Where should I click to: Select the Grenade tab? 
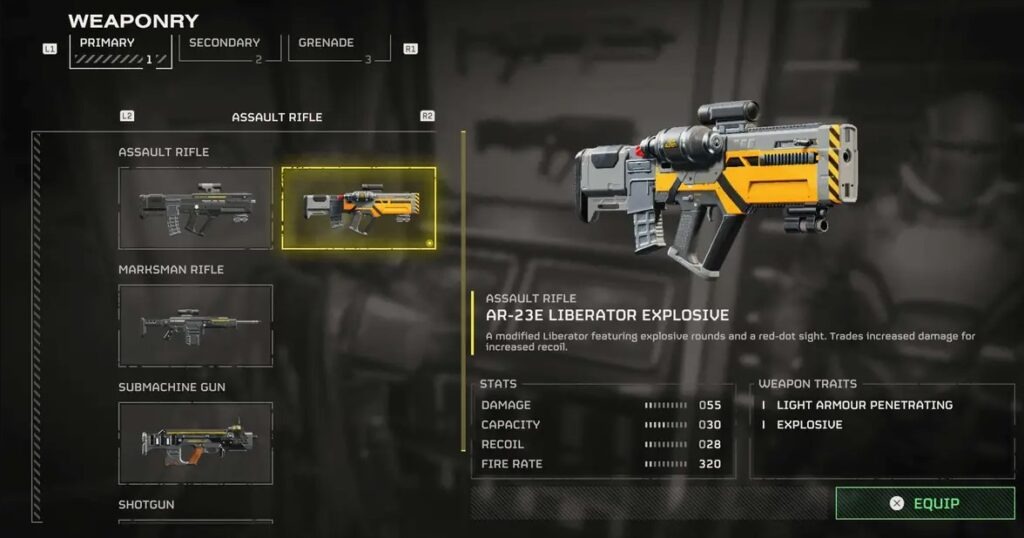coord(338,49)
